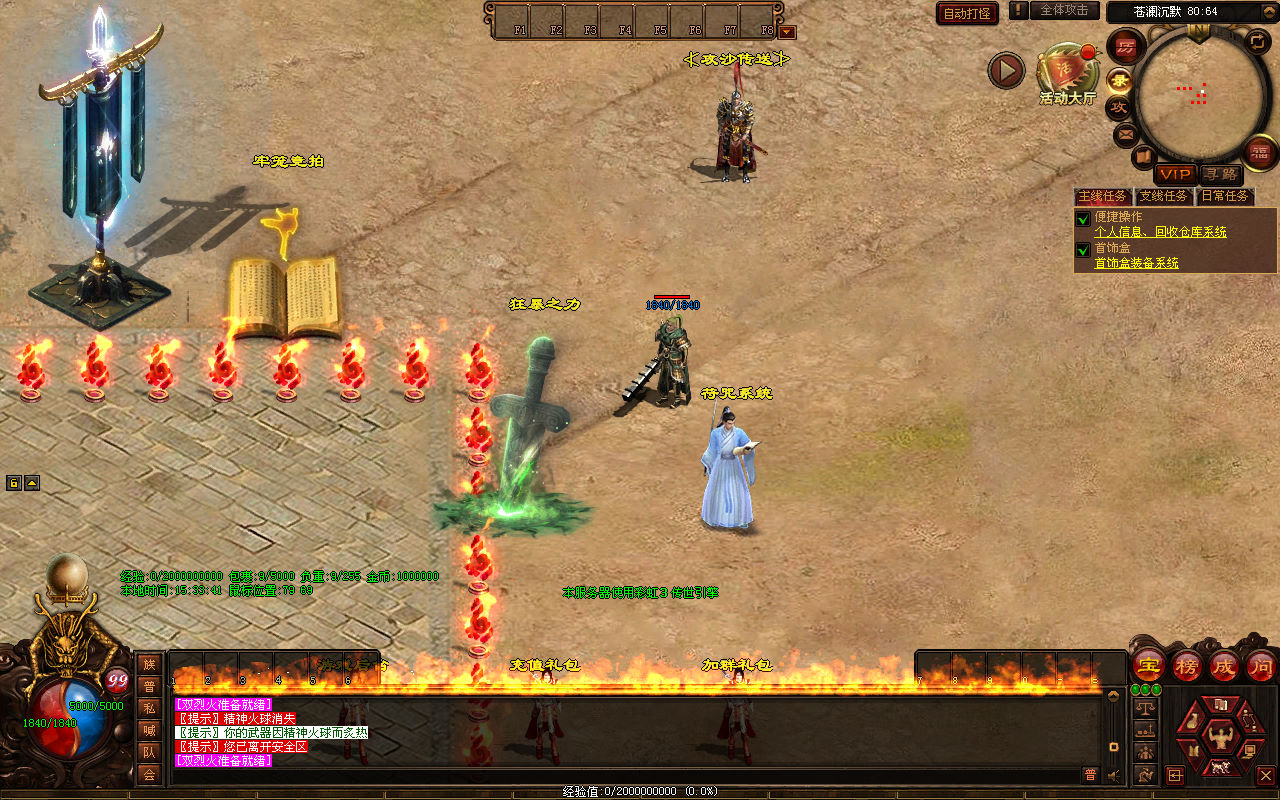Close the game with the X button
The height and width of the screenshot is (800, 1280).
[1265, 775]
